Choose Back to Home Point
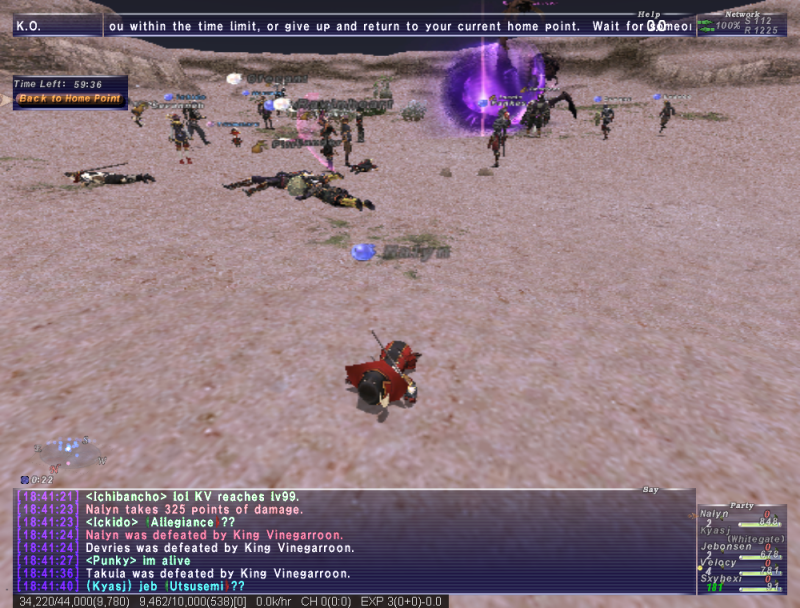 (x=70, y=99)
